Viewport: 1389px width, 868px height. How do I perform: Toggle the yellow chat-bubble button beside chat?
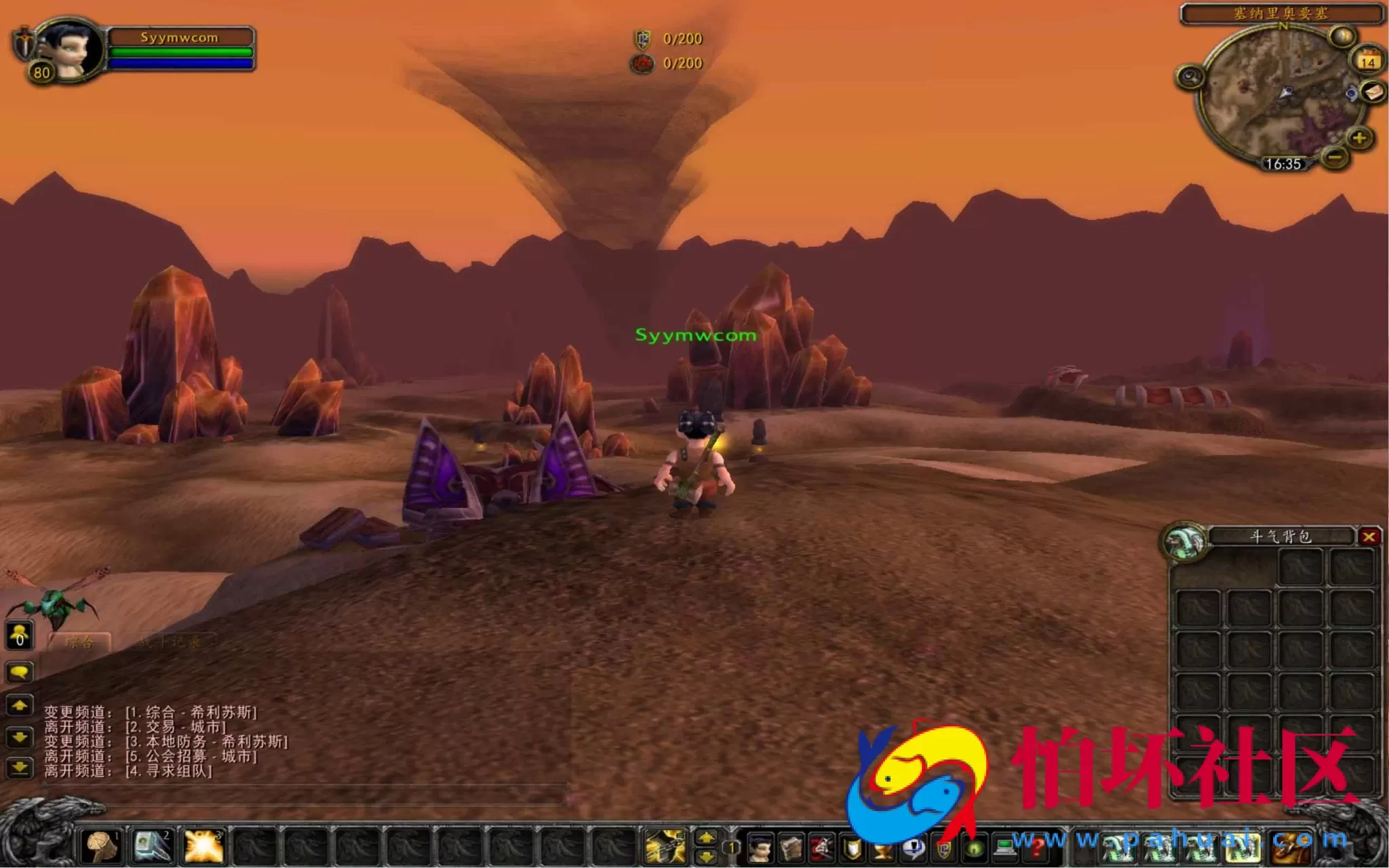pos(20,671)
